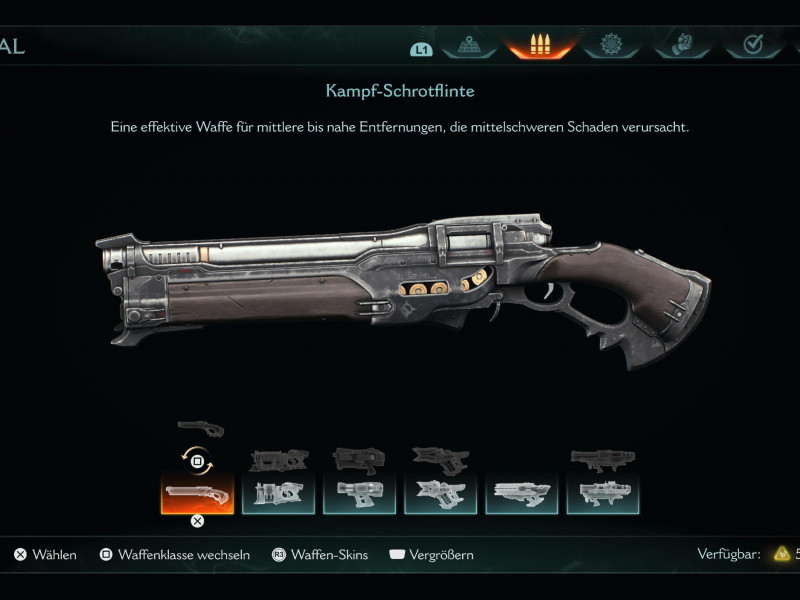Select the Kampf-Schrotflinte weapon slot
The width and height of the screenshot is (800, 600).
(197, 493)
